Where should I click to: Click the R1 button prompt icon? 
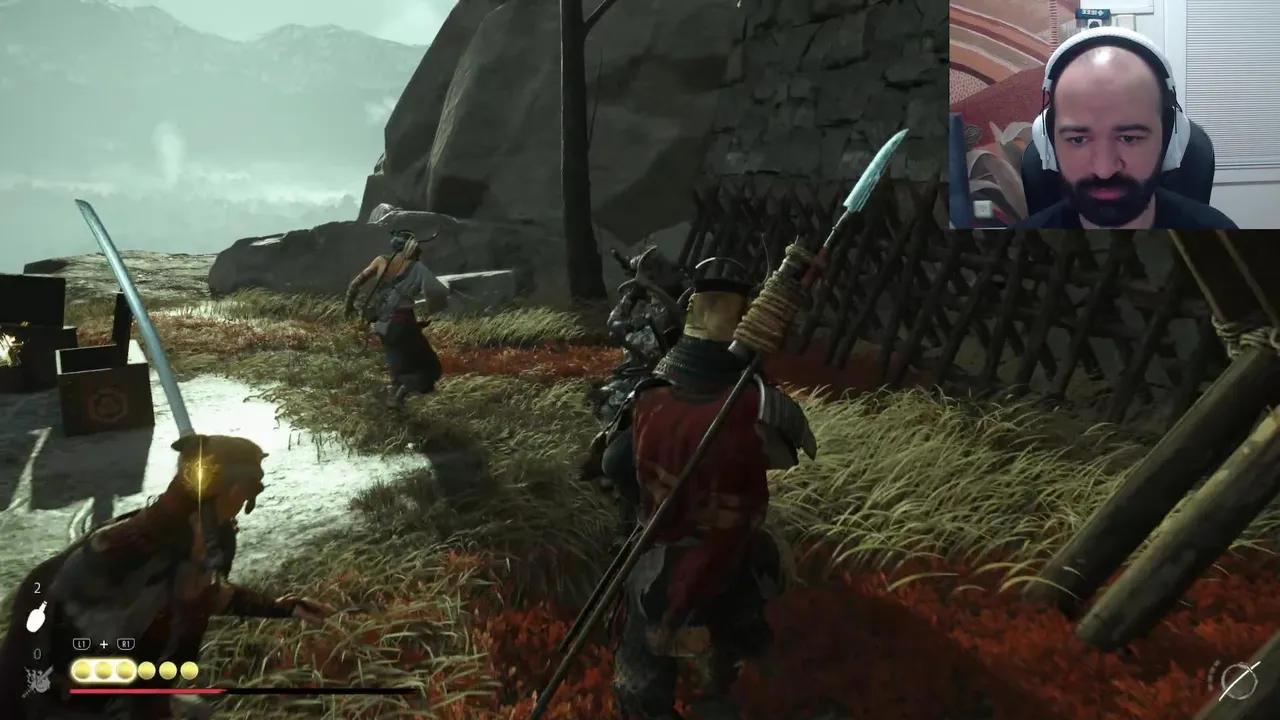click(126, 644)
